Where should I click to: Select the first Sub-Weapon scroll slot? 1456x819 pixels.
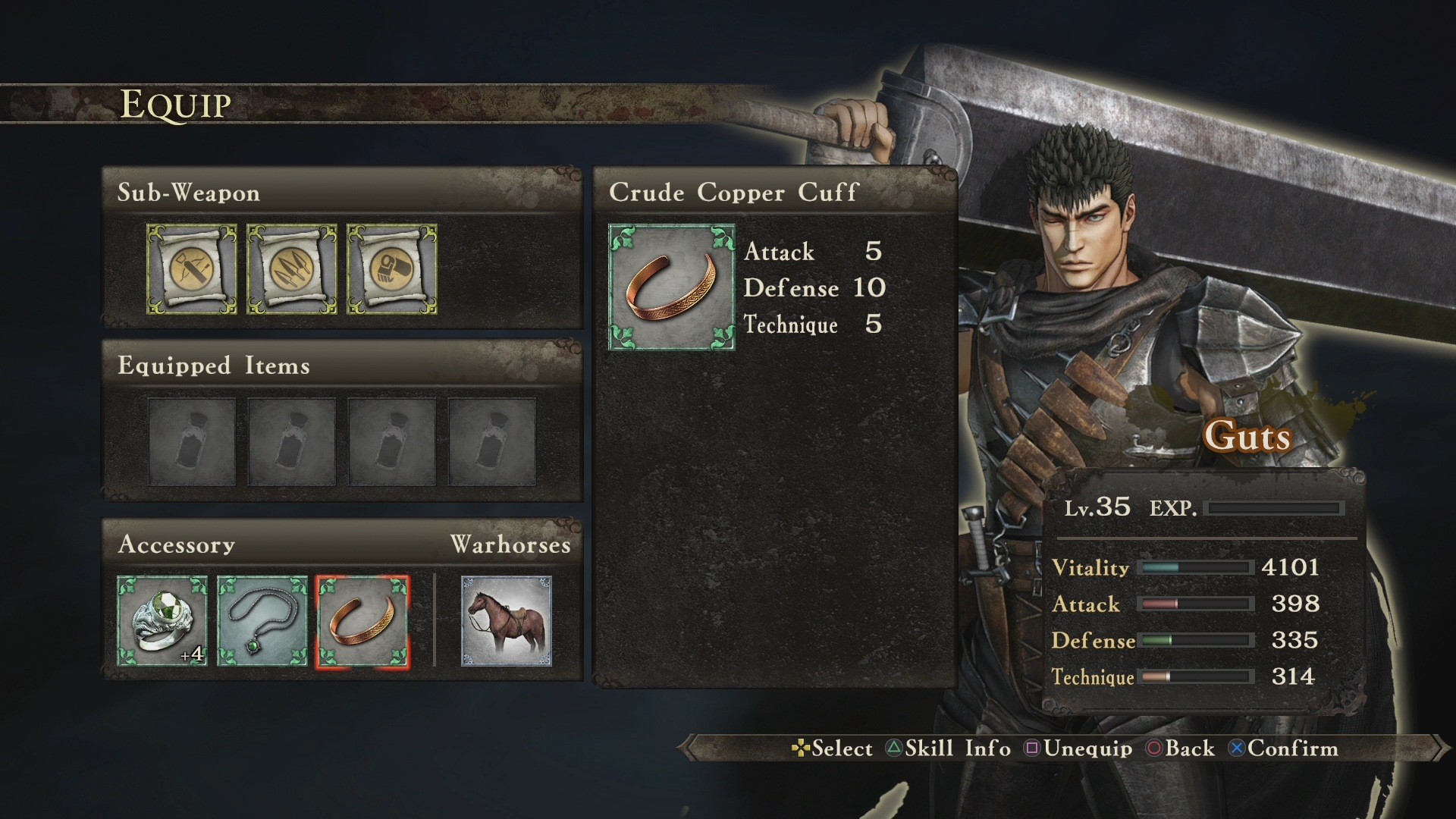pyautogui.click(x=191, y=270)
